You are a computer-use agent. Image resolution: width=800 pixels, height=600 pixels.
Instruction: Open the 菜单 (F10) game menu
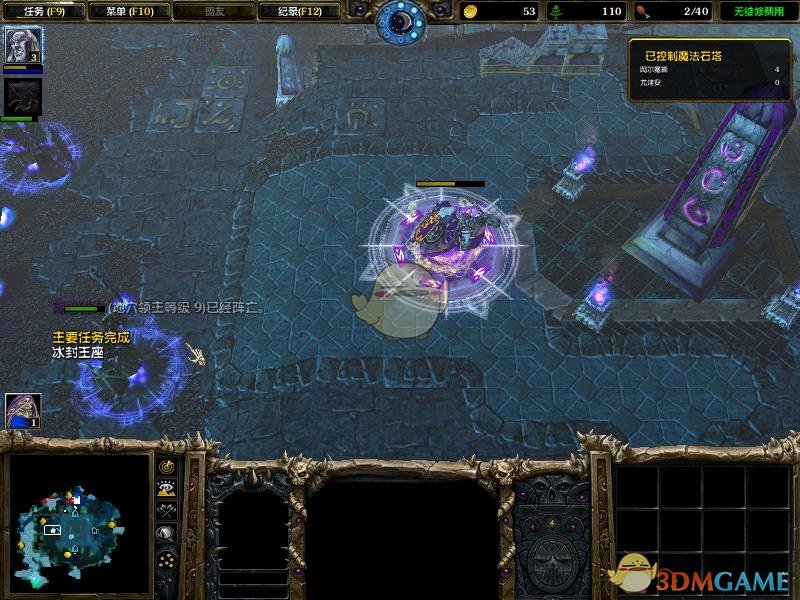[128, 12]
